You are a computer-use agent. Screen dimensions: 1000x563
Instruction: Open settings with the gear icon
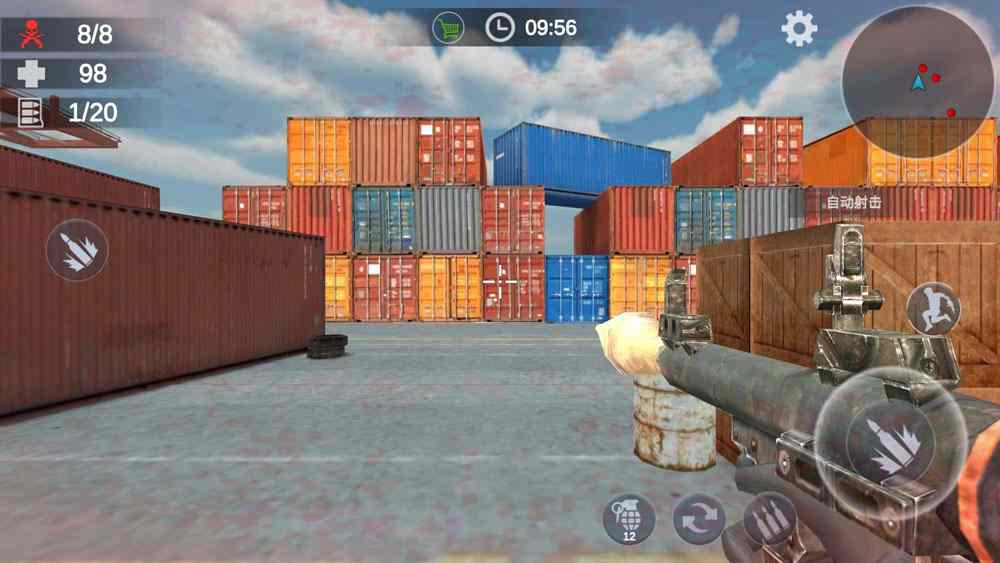pos(799,29)
